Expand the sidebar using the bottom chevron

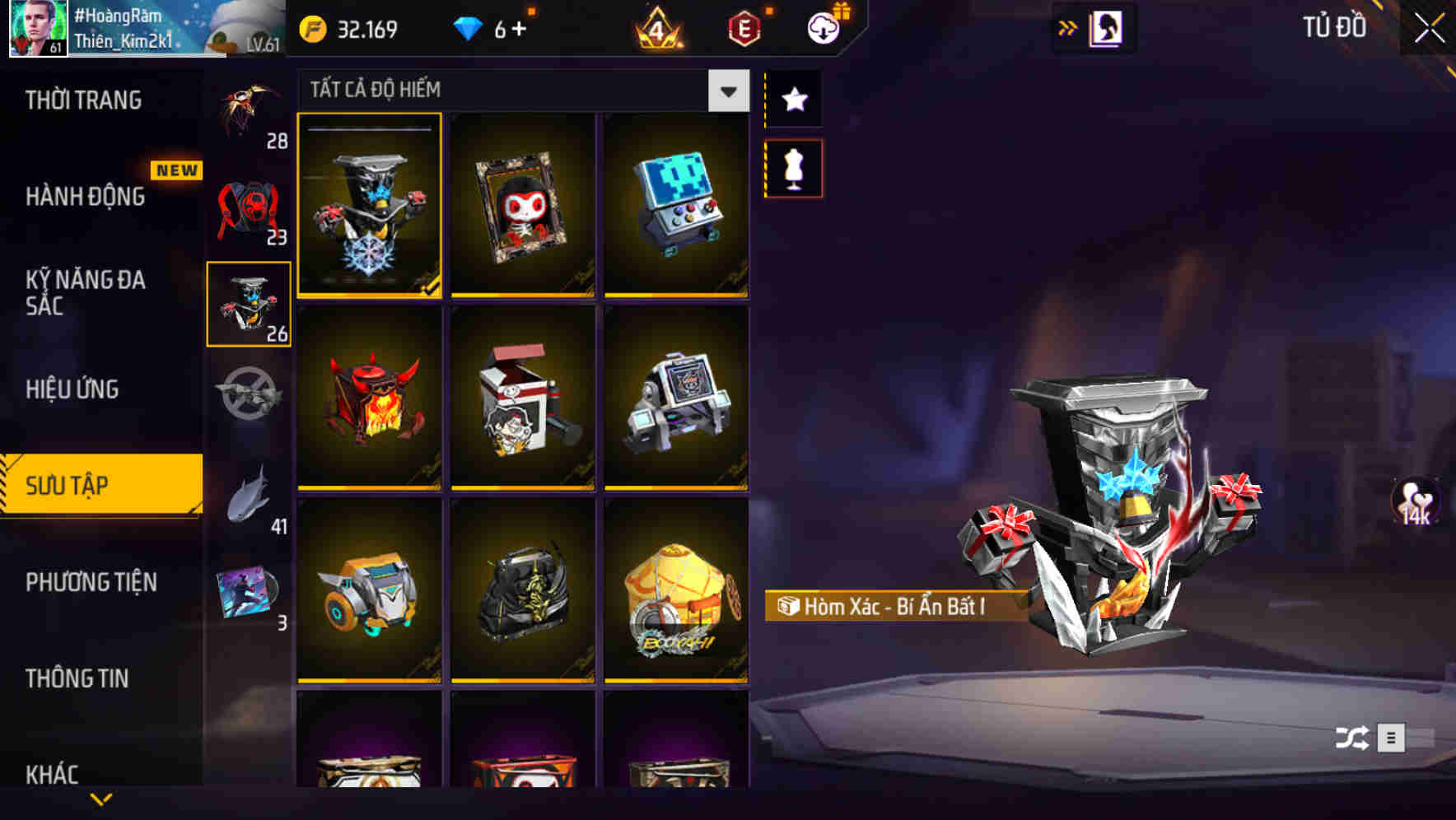tap(101, 799)
